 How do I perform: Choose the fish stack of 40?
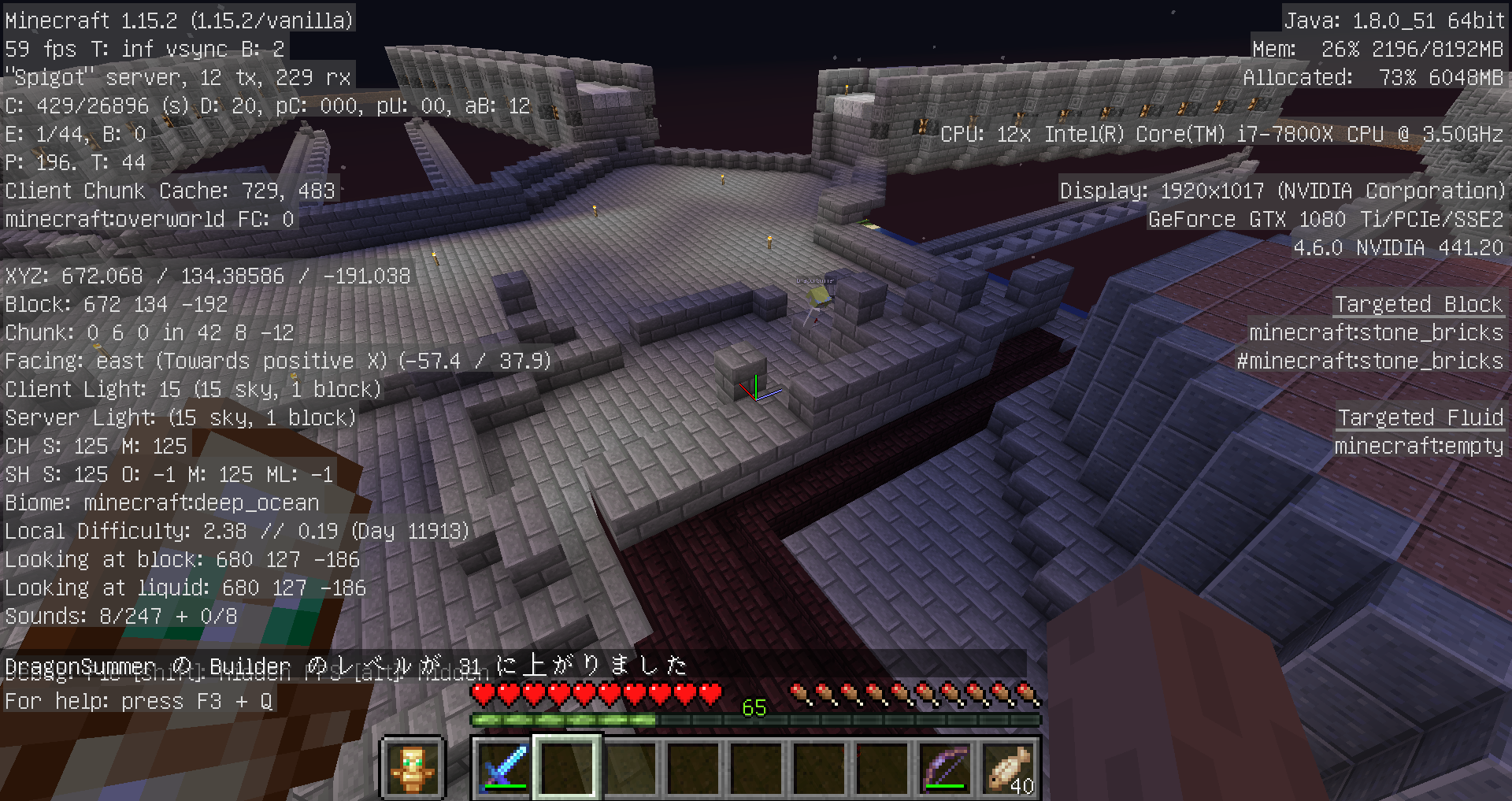pos(1009,768)
